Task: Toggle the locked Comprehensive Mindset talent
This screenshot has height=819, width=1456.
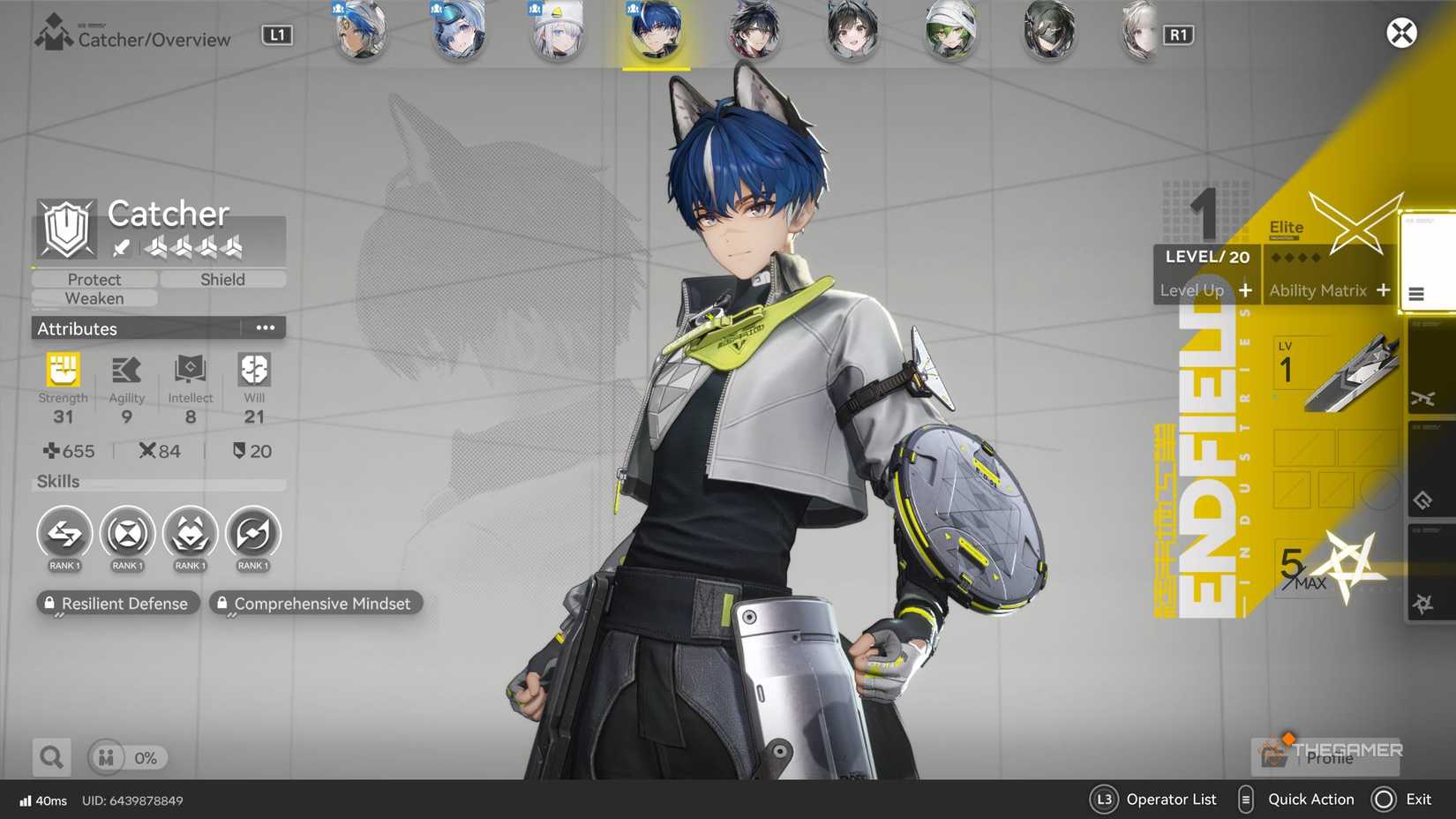Action: coord(315,604)
